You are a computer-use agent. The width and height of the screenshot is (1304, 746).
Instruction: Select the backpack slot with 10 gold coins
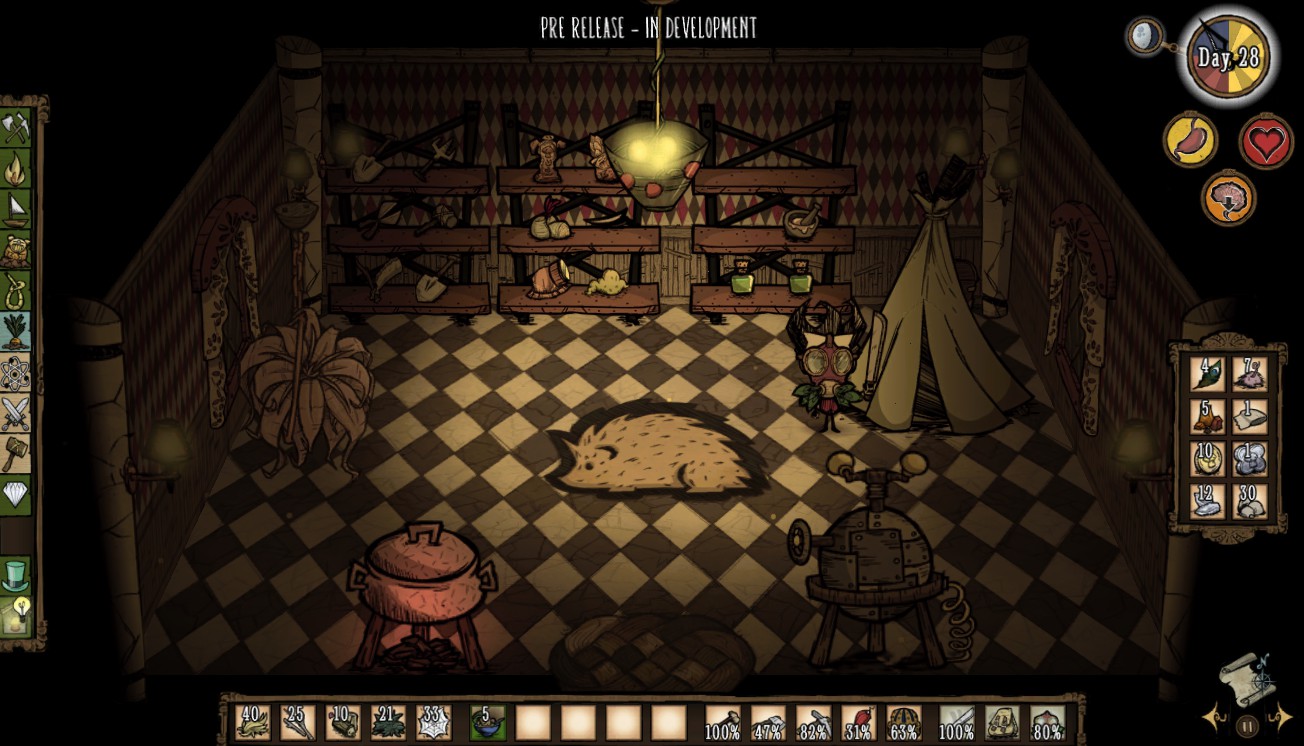click(1207, 458)
